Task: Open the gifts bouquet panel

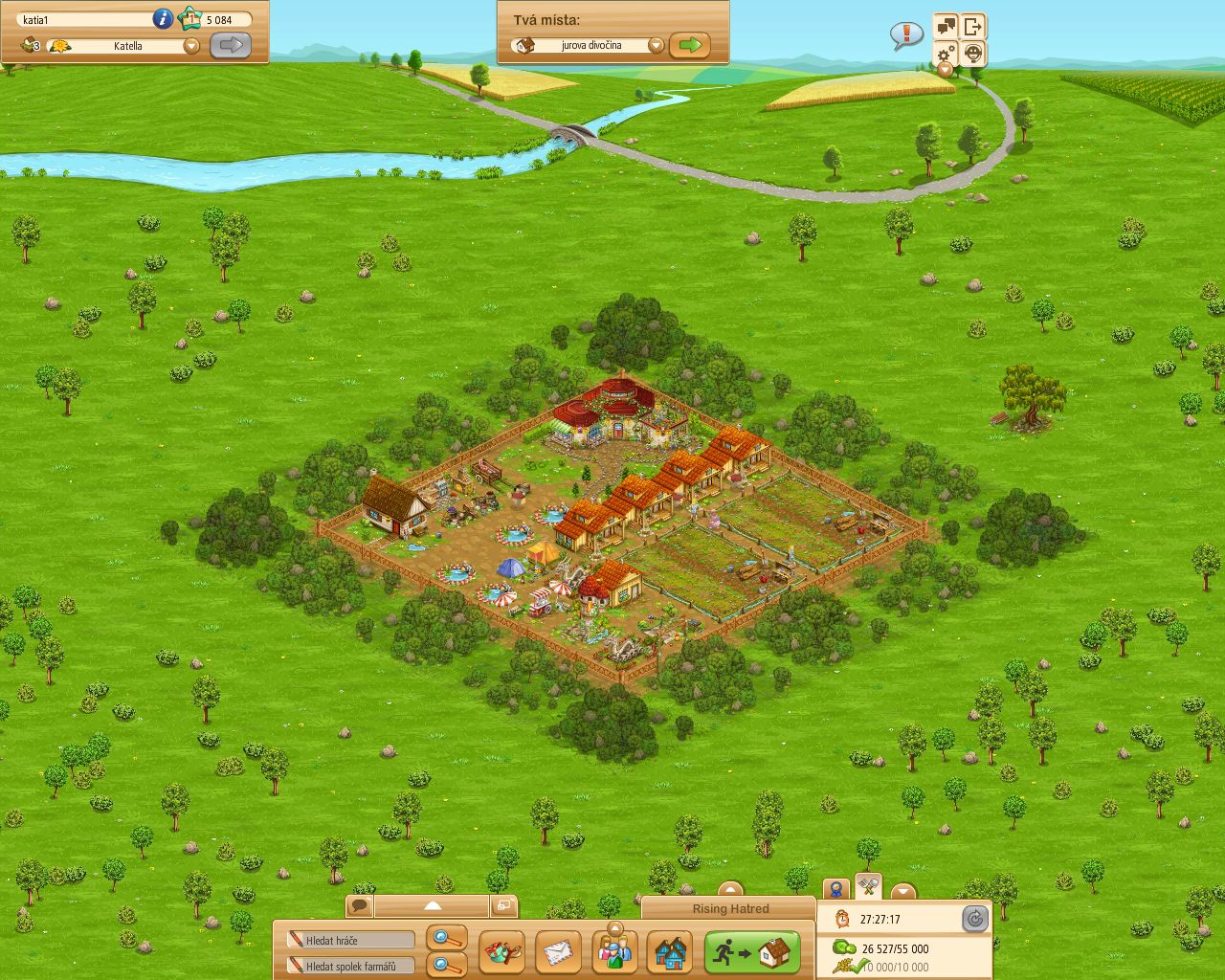Action: (503, 952)
